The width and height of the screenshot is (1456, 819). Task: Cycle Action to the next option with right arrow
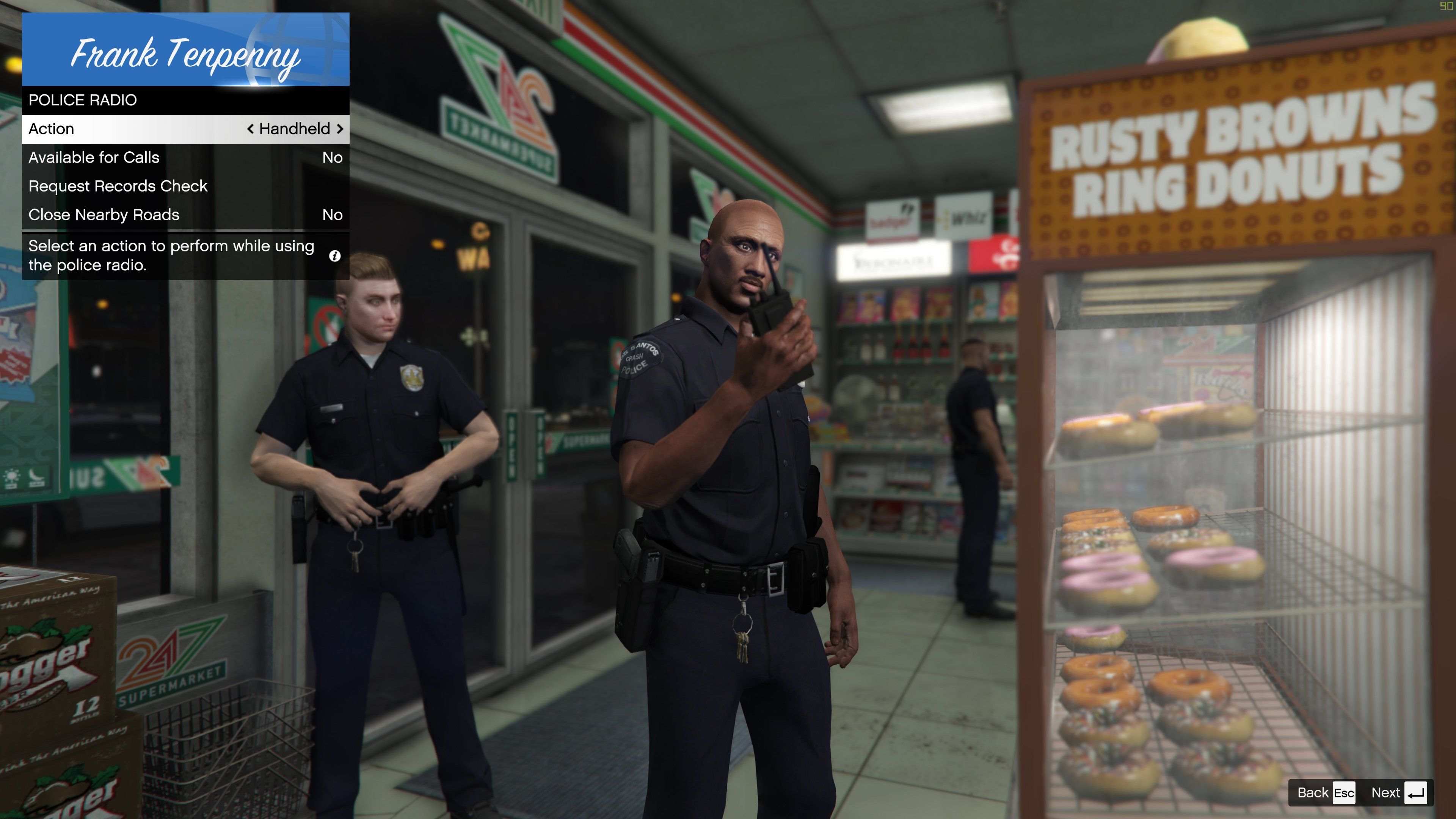tap(340, 129)
